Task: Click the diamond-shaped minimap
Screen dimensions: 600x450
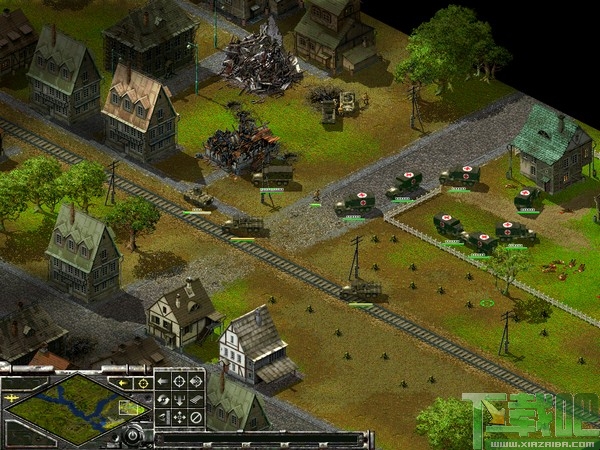Action: pyautogui.click(x=76, y=409)
